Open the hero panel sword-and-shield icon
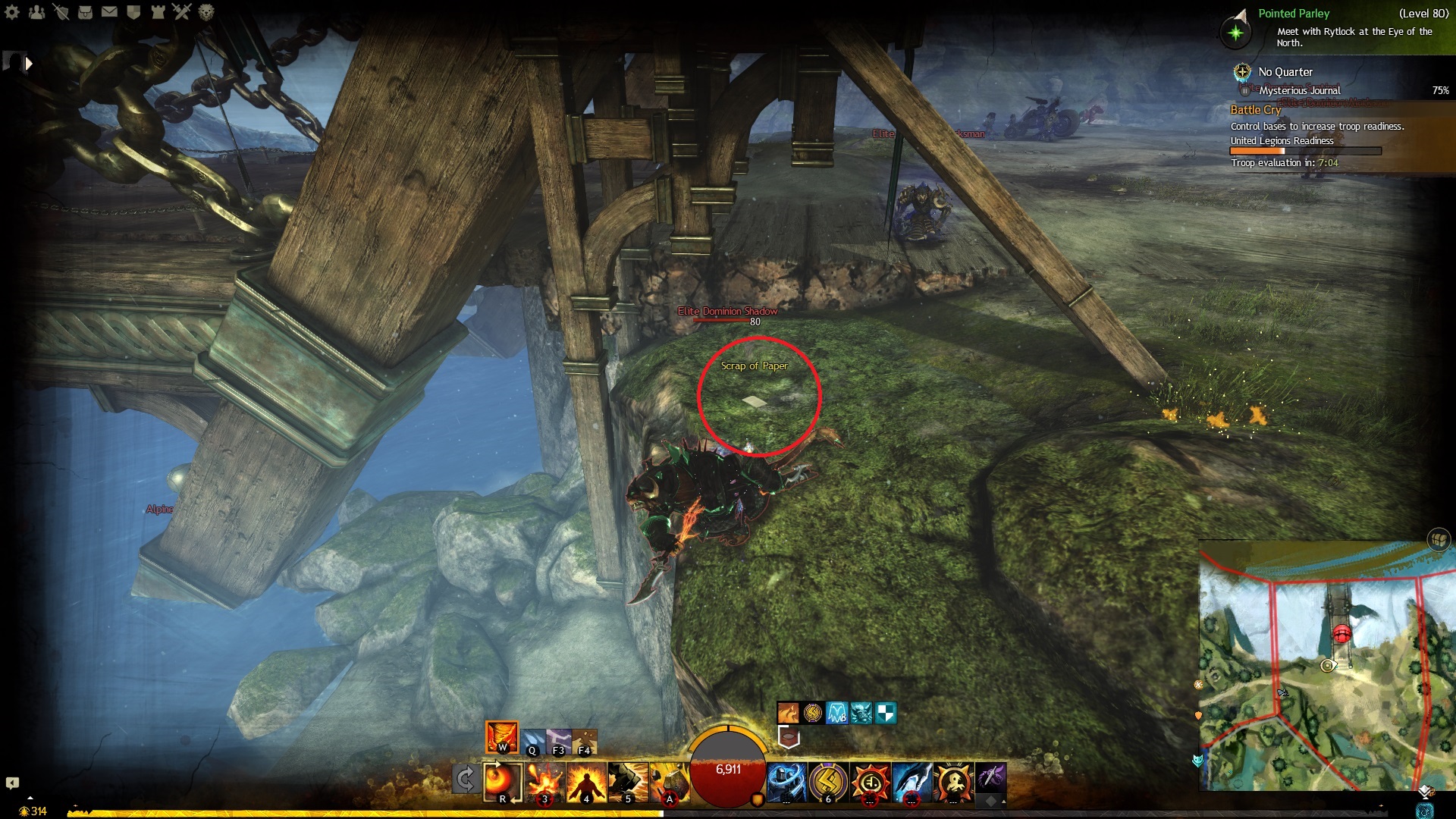1456x819 pixels. [x=61, y=12]
